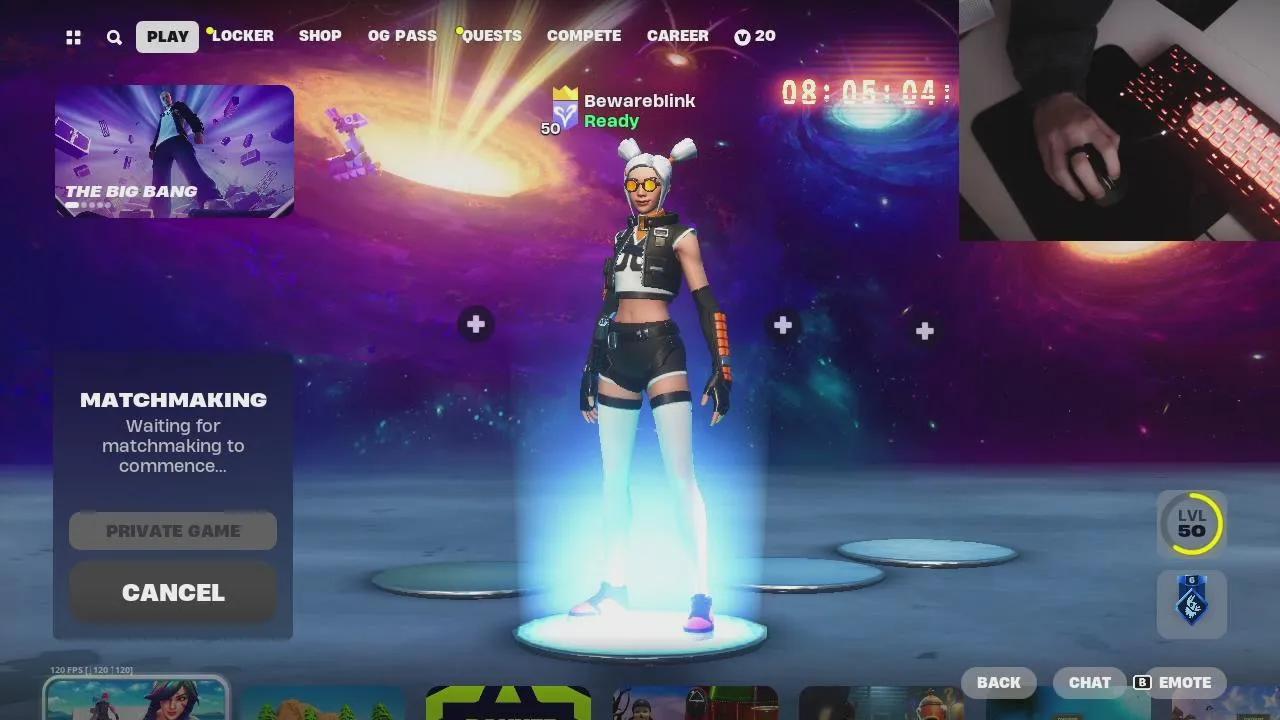Click the plus icon left of the character

point(475,323)
